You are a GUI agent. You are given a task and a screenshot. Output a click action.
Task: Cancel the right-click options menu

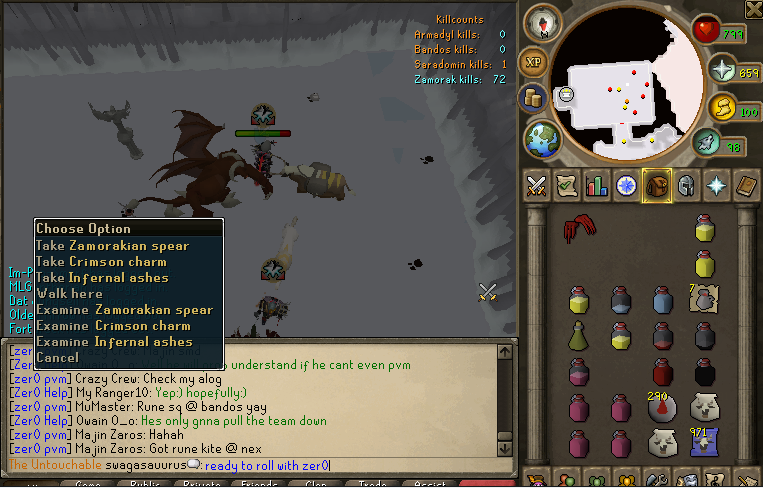57,357
